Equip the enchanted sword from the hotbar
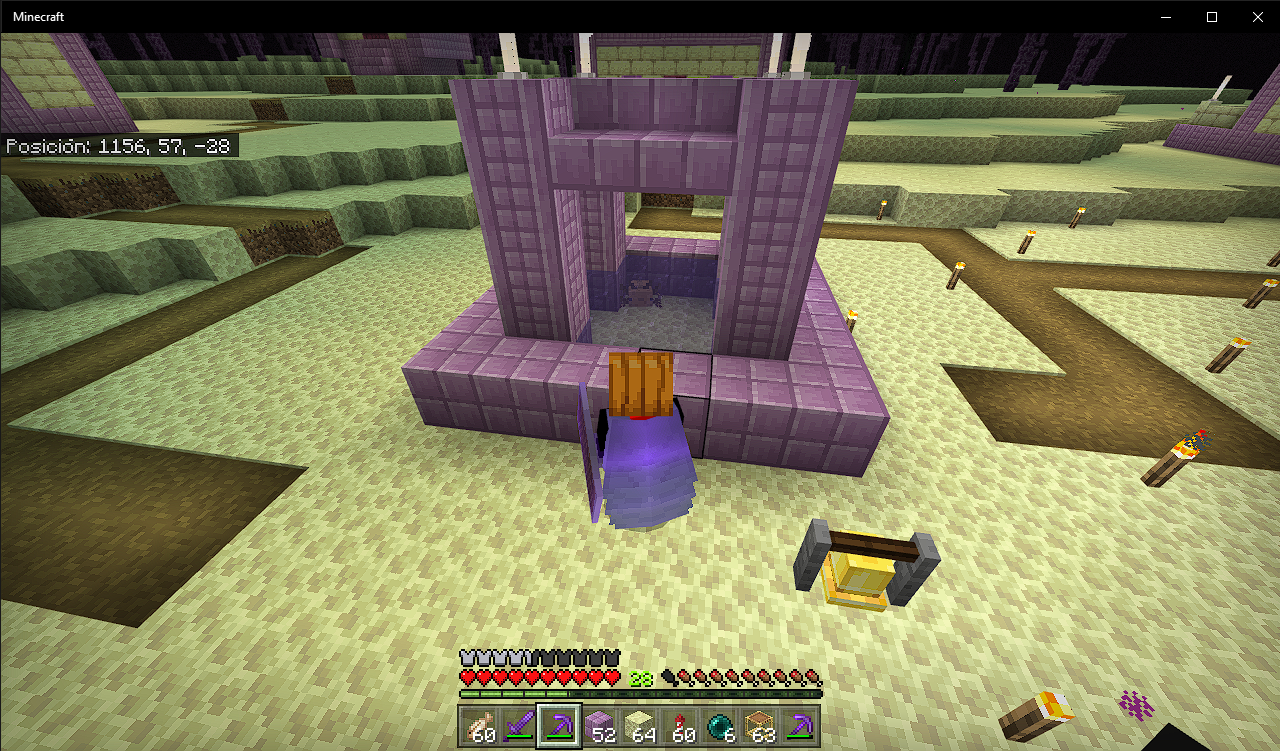The width and height of the screenshot is (1280, 751). pyautogui.click(x=520, y=726)
